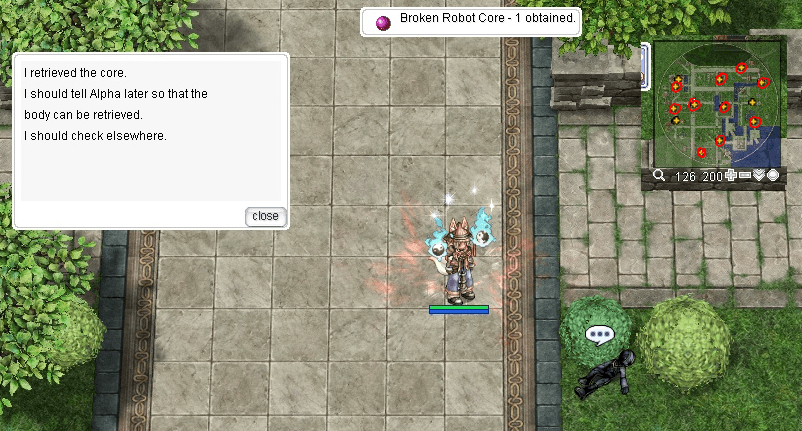Close the robot core dialogue box
This screenshot has height=431, width=802.
[x=265, y=216]
